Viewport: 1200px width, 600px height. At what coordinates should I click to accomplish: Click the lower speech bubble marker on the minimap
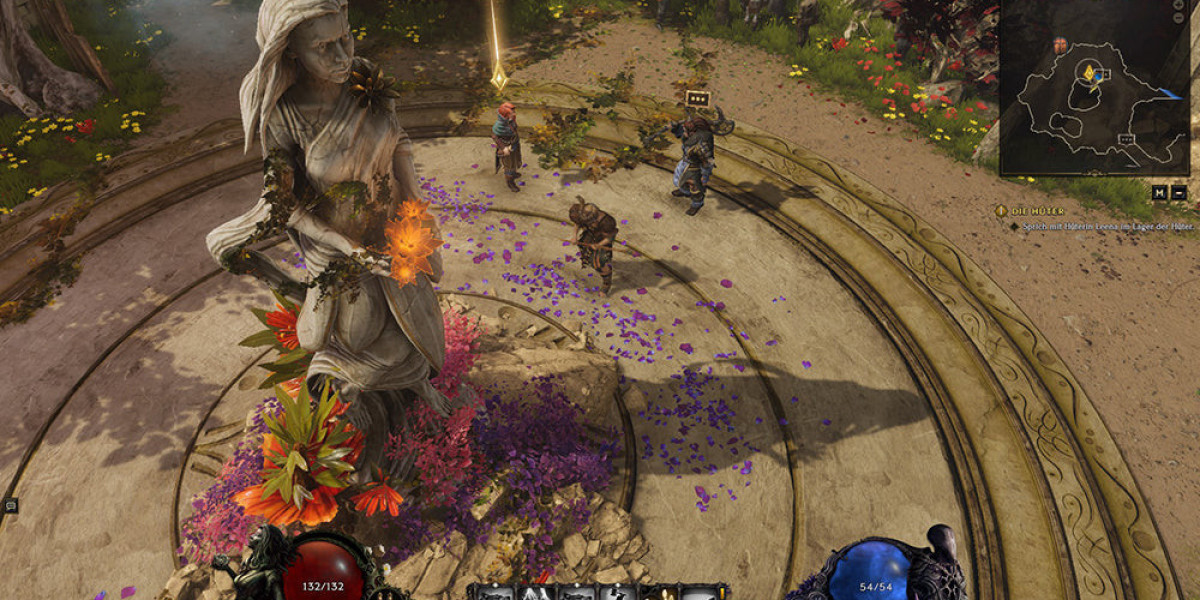[x=1128, y=139]
